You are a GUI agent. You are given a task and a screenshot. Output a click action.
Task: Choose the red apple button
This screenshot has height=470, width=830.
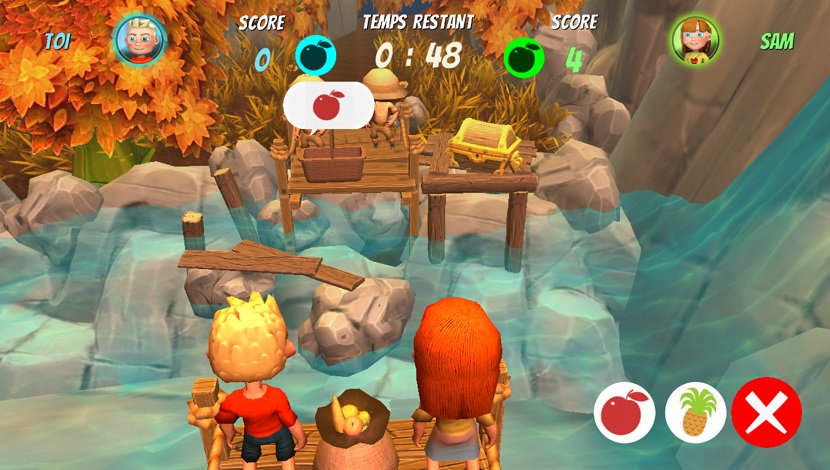[x=625, y=412]
